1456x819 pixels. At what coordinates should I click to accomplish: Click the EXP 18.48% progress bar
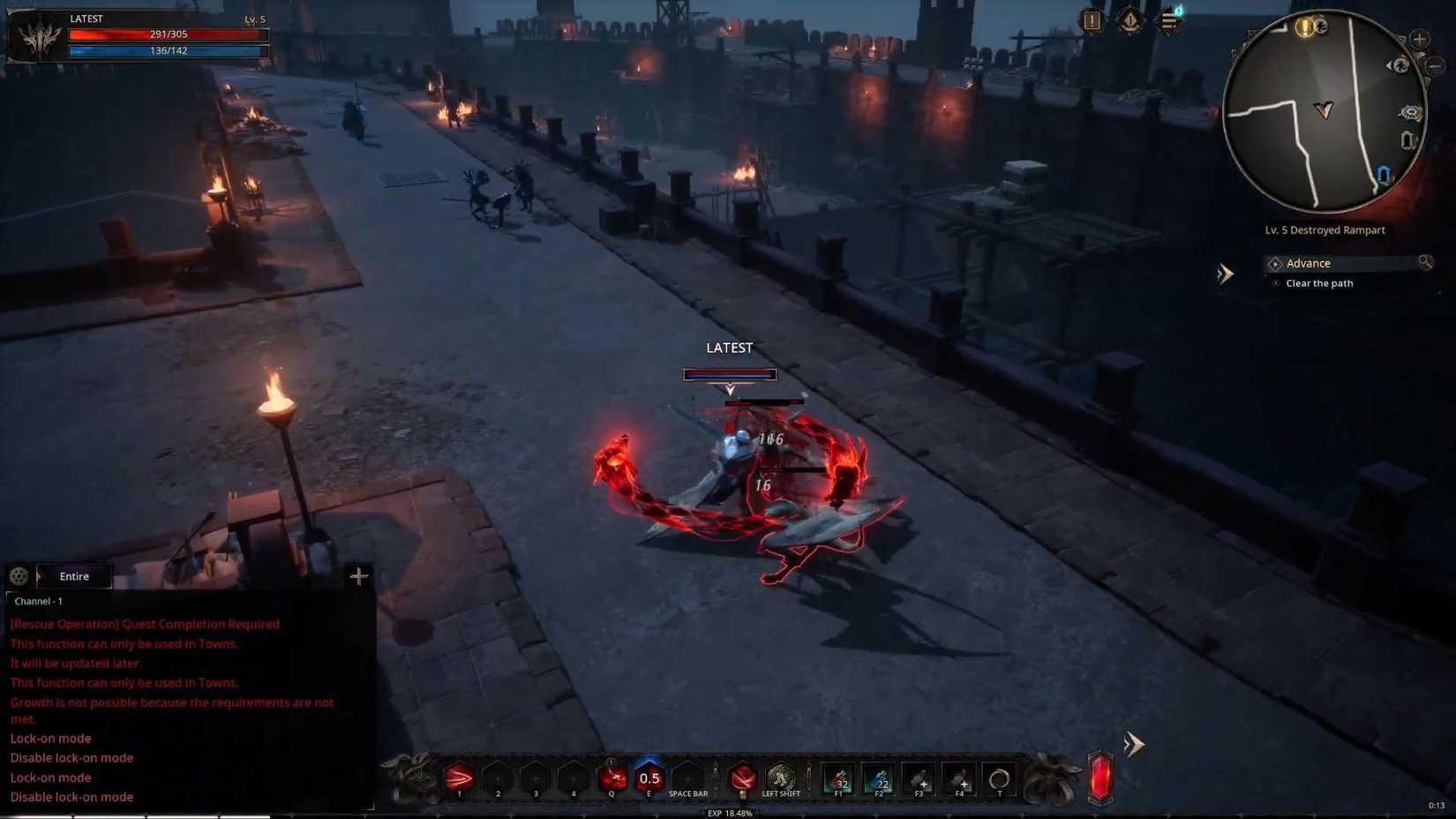coord(731,812)
